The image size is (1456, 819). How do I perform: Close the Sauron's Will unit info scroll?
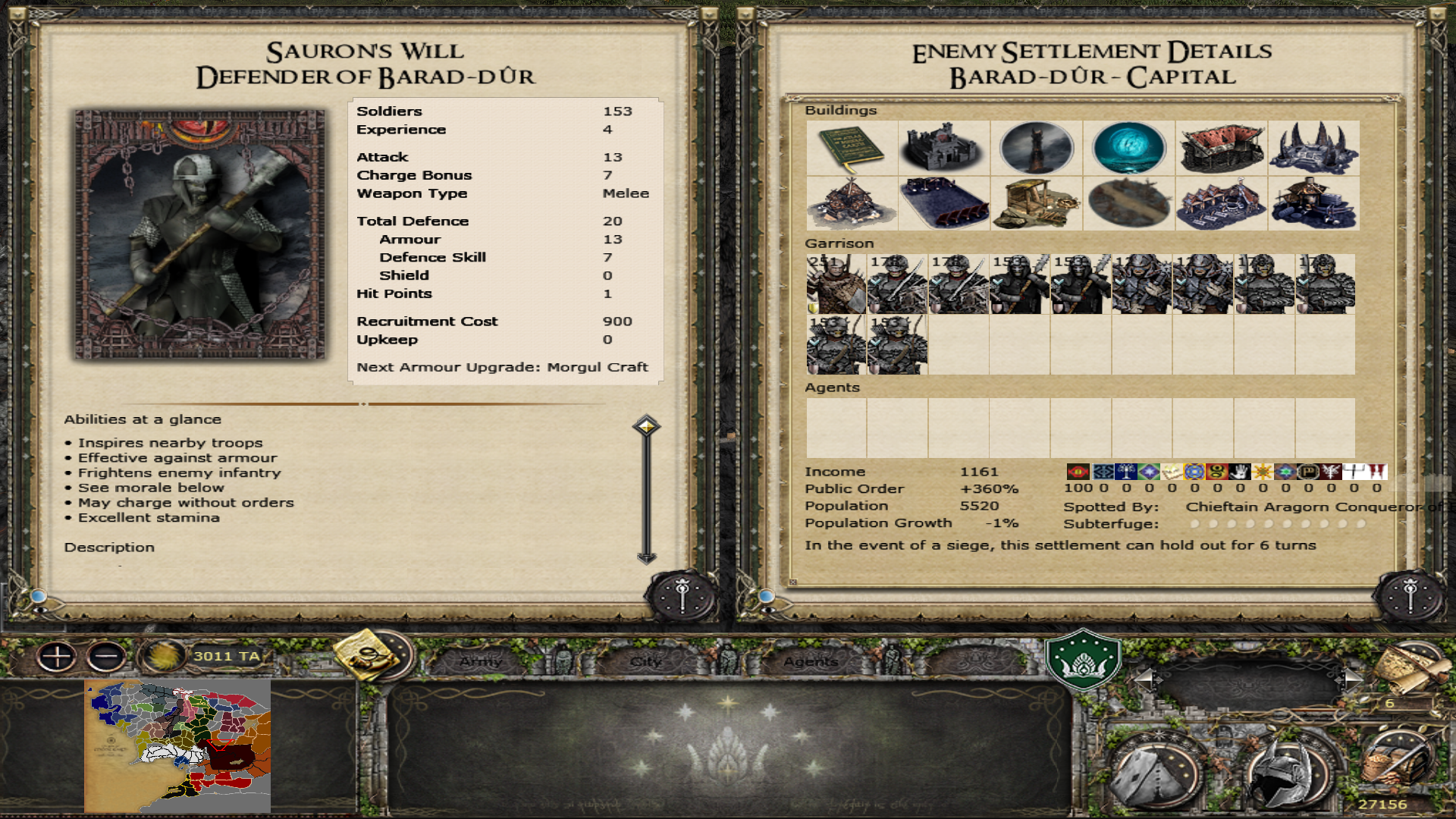(682, 597)
